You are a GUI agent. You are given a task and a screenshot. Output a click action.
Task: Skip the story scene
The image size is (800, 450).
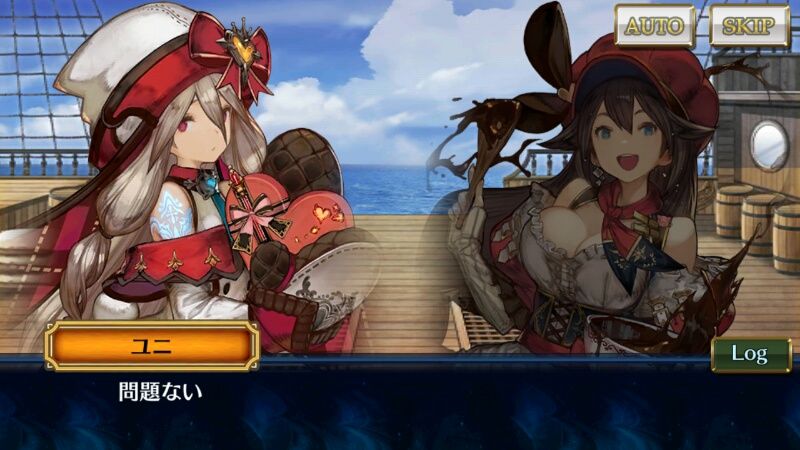tap(749, 26)
